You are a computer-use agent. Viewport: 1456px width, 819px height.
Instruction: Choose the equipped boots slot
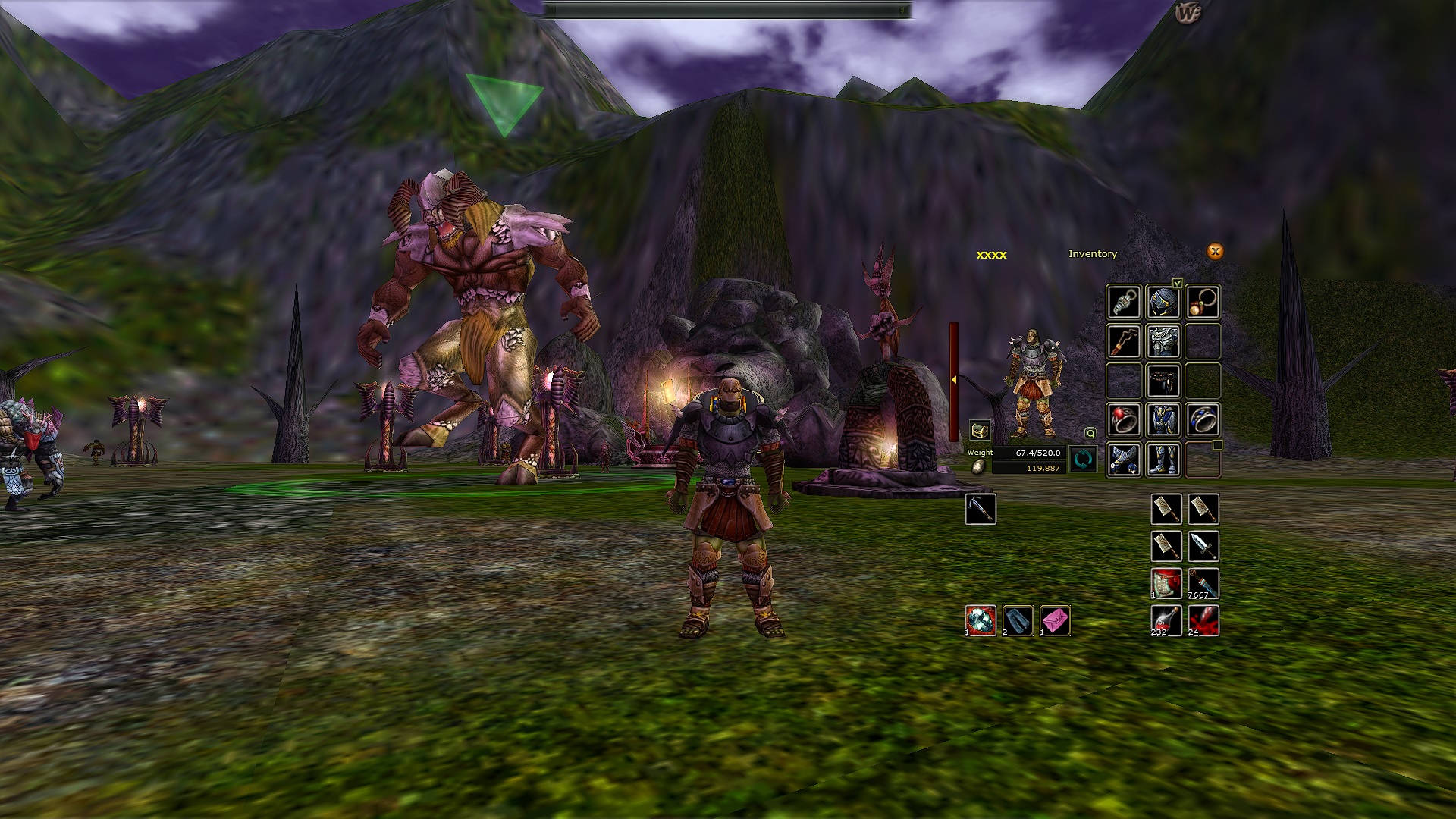click(1163, 460)
